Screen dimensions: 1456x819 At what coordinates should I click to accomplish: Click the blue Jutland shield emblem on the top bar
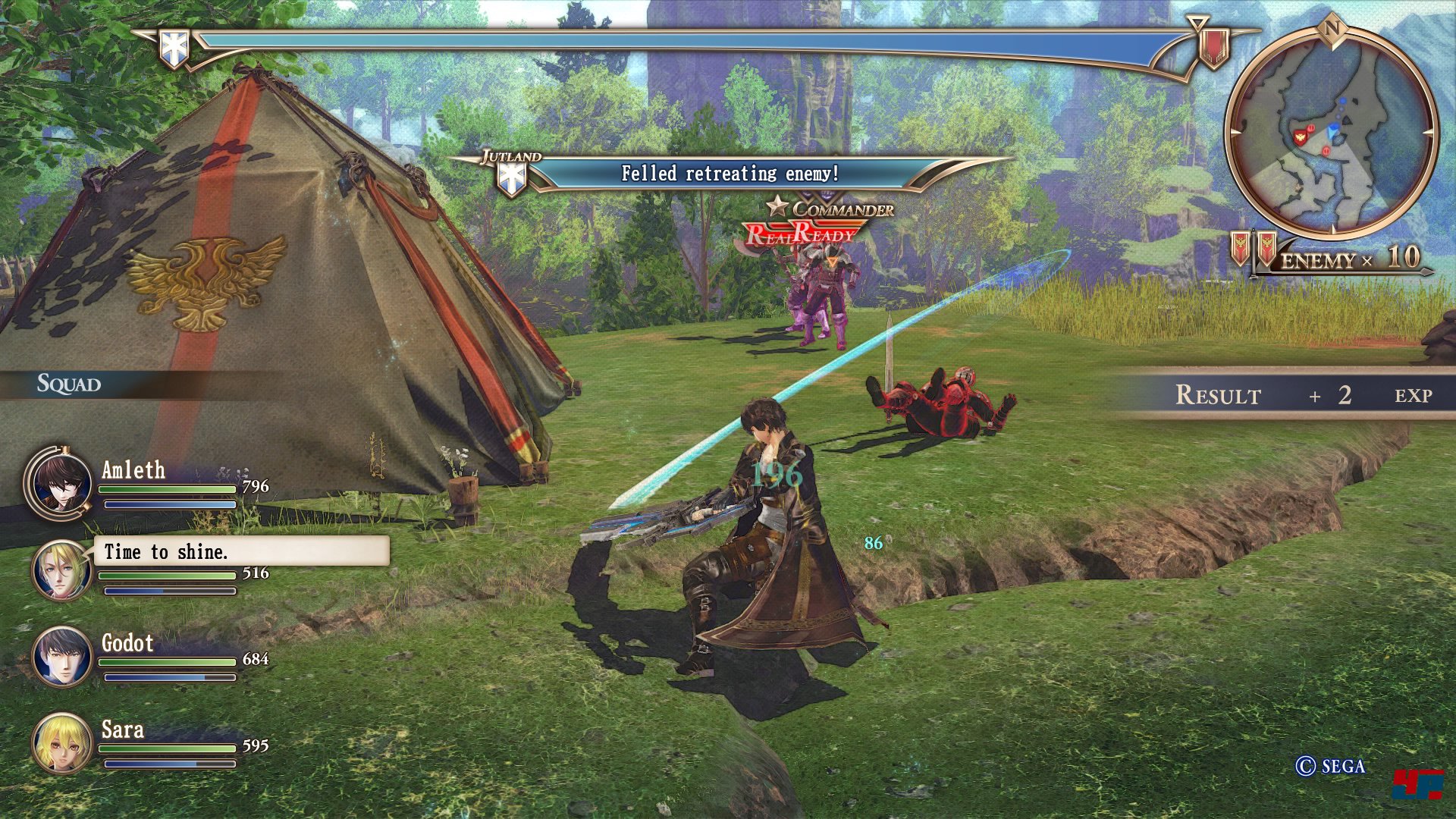(x=174, y=48)
